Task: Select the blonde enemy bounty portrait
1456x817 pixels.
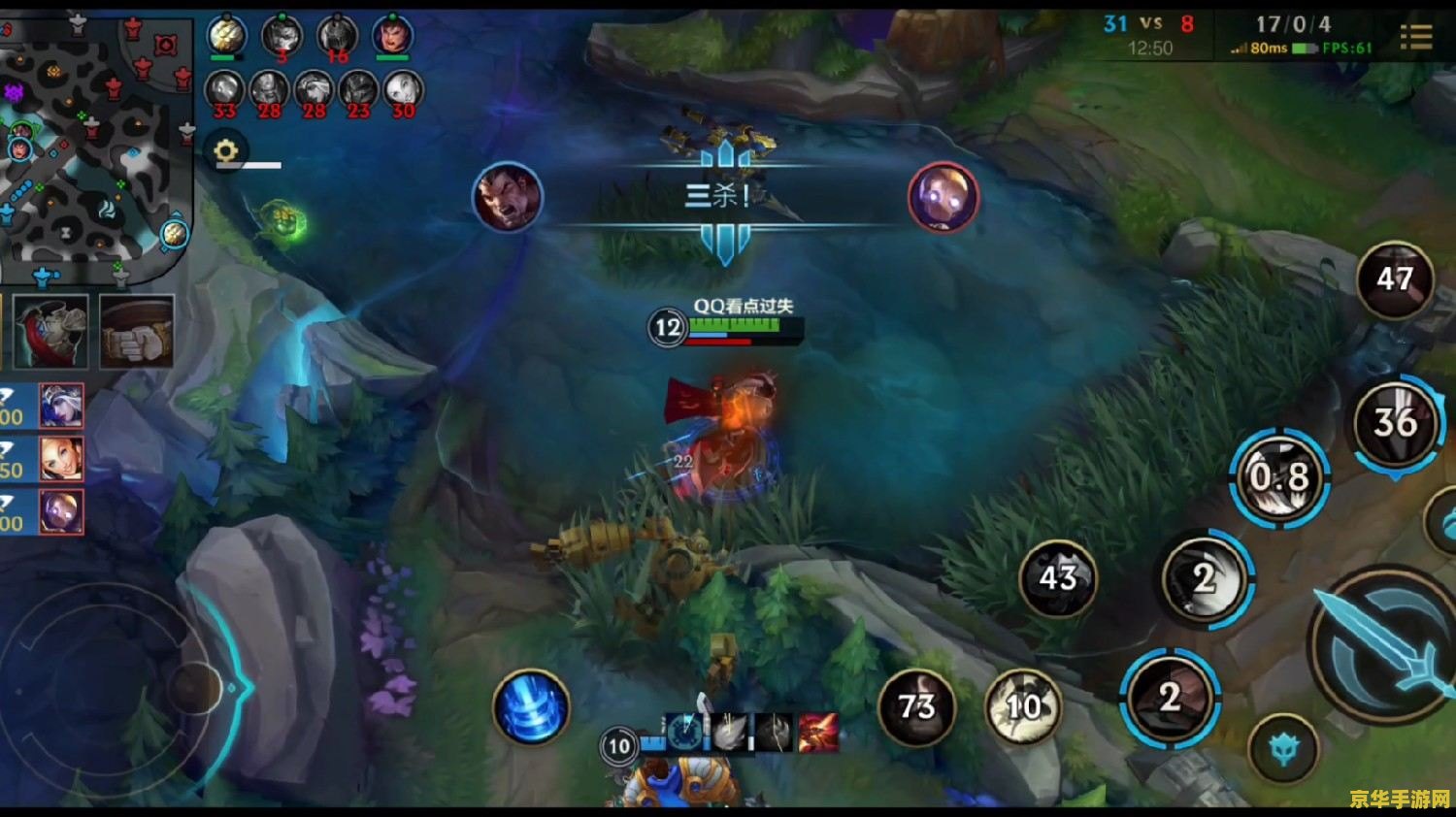Action: [61, 459]
